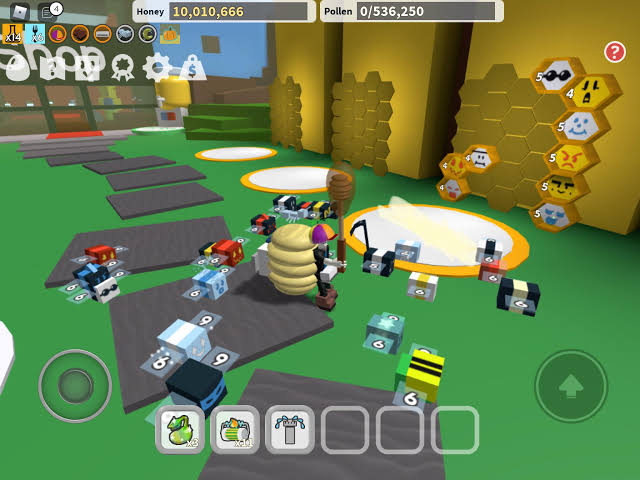Use the green gourd item slot
The height and width of the screenshot is (480, 640).
tap(181, 430)
